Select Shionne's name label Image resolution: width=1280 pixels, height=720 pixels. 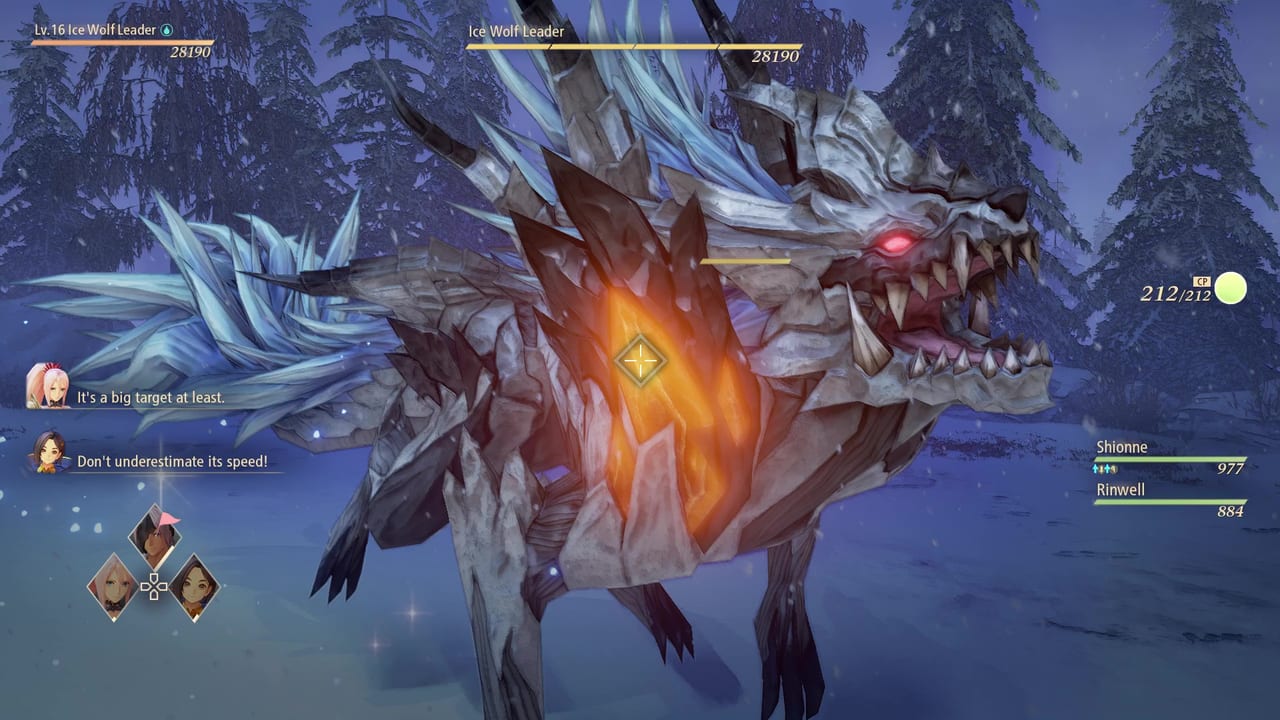click(1122, 447)
